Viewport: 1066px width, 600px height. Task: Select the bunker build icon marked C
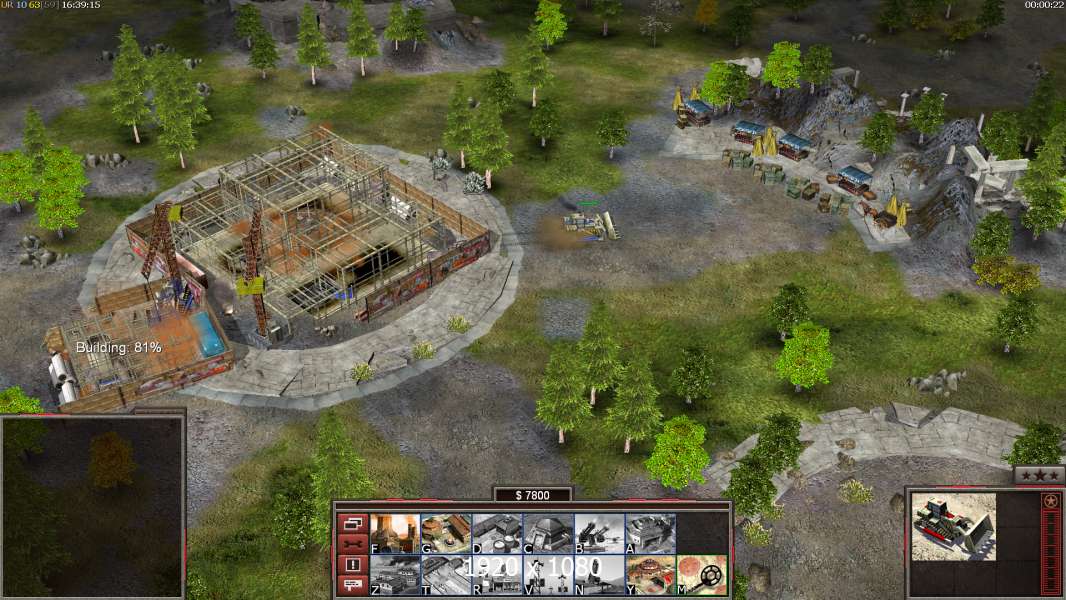[x=548, y=533]
